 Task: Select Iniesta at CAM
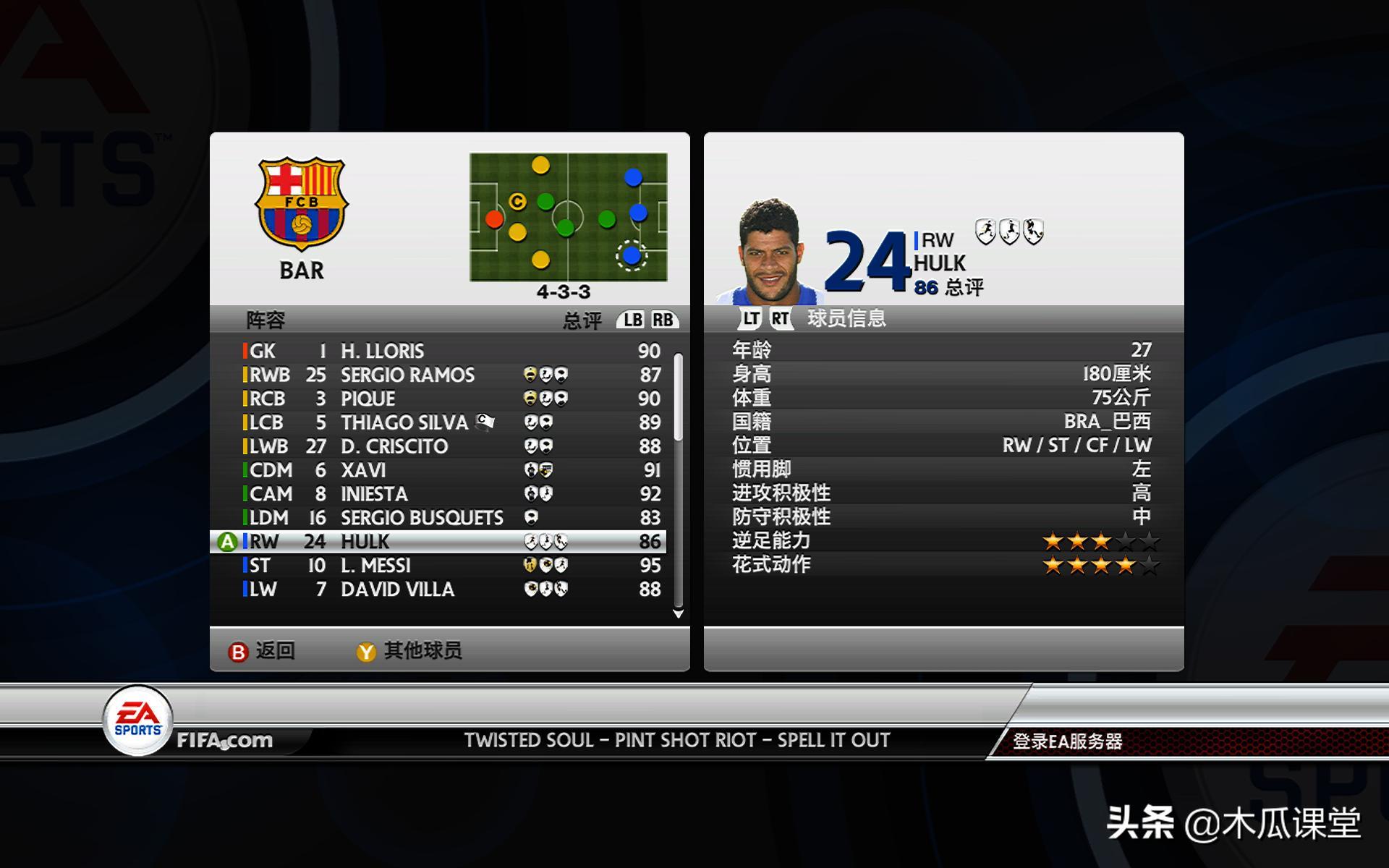[x=449, y=494]
